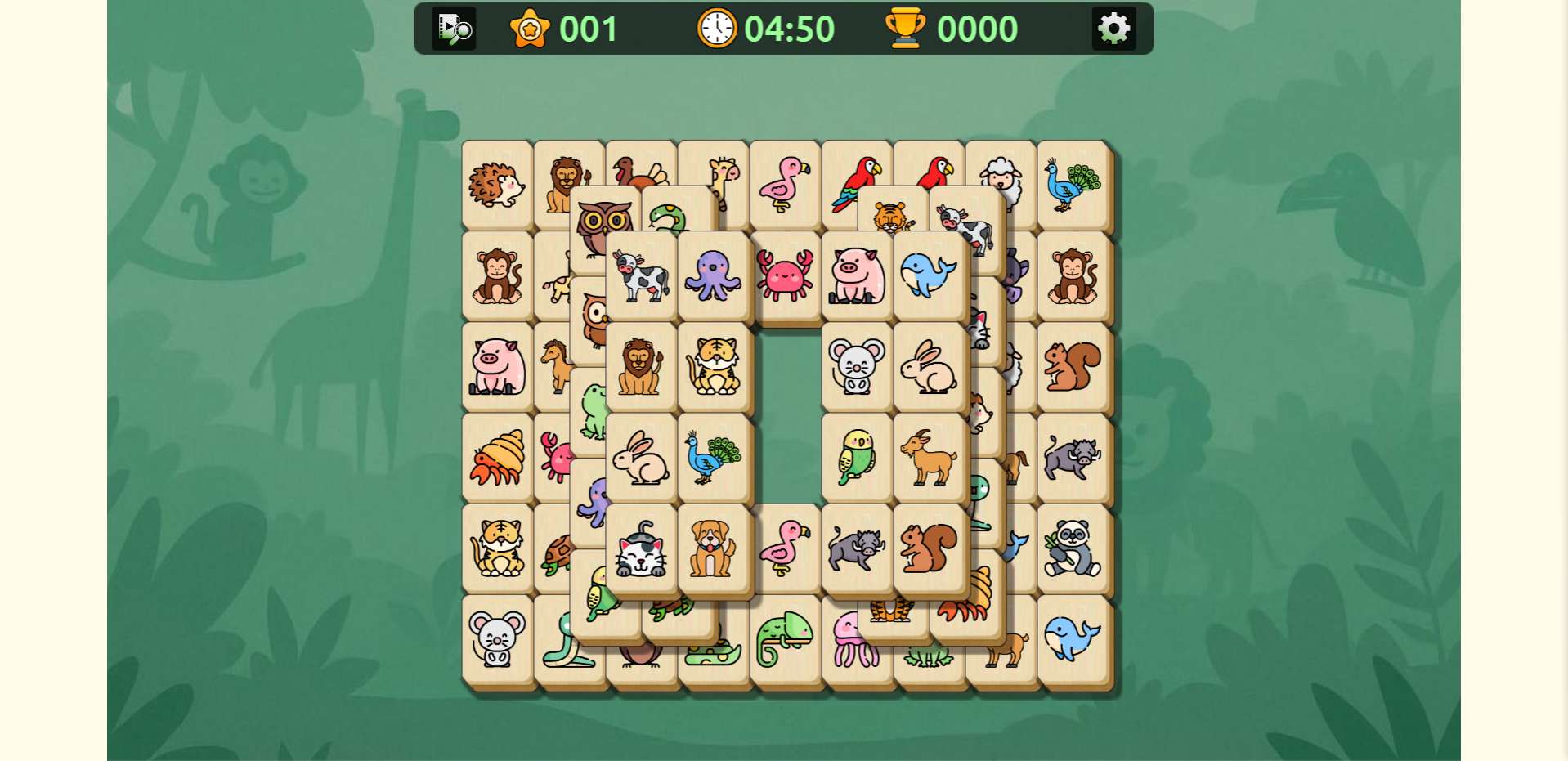1568x761 pixels.
Task: Tap the brown dog tile
Action: [x=713, y=548]
